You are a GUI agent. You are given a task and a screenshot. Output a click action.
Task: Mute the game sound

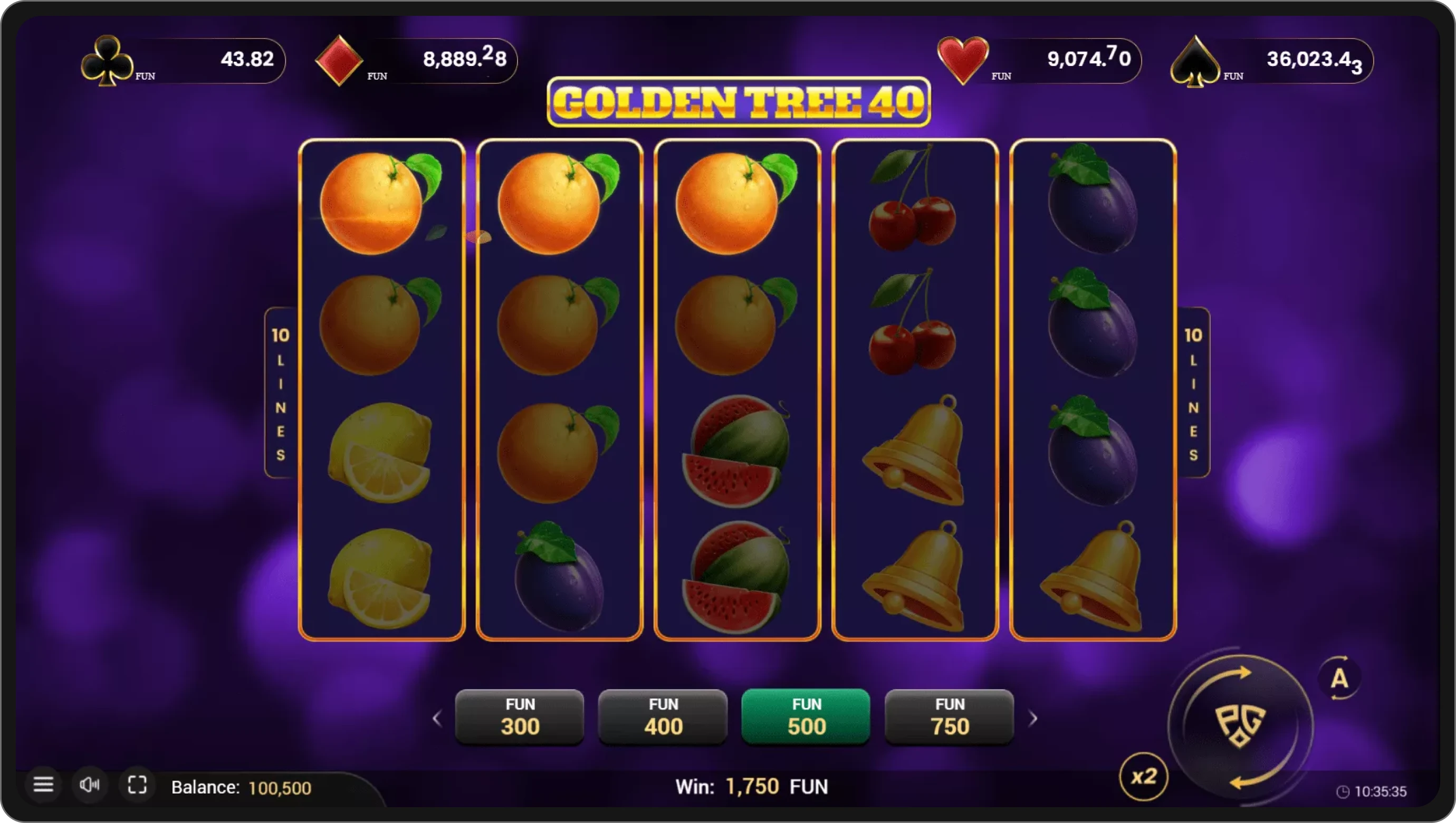(90, 785)
